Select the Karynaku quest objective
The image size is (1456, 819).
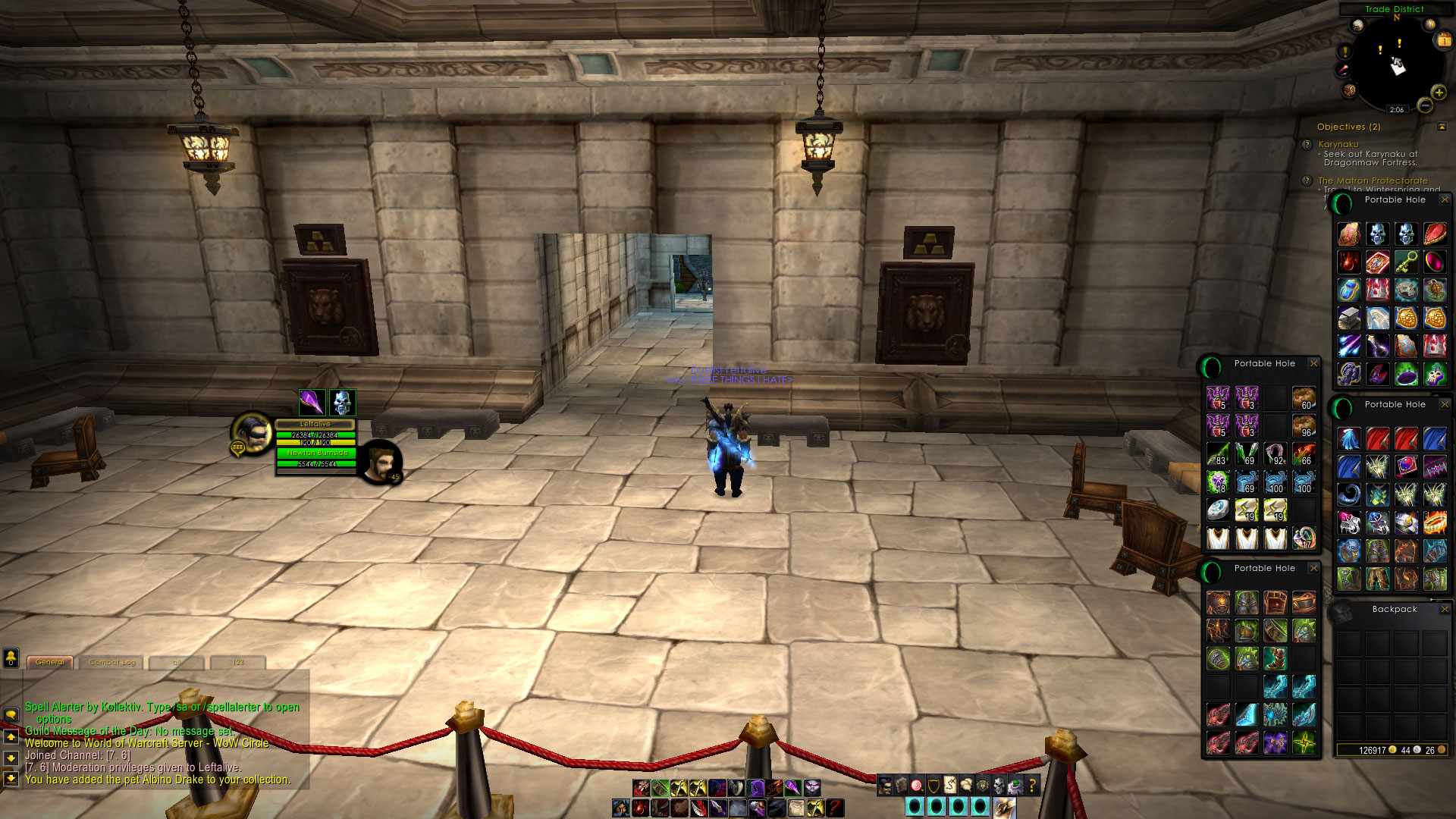pos(1338,144)
